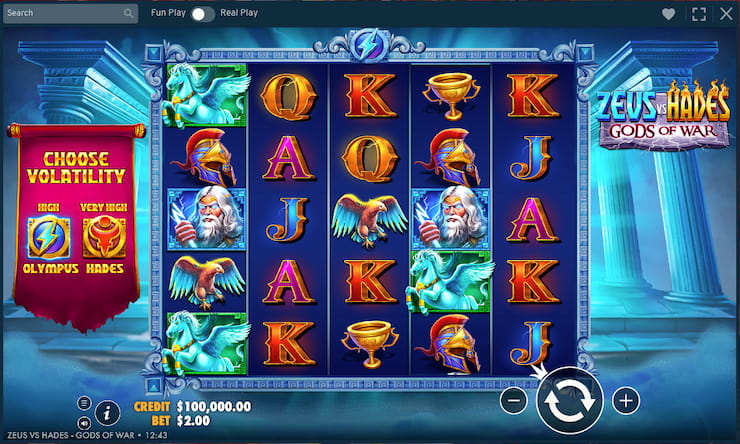
Task: Enter fullscreen mode
Action: click(698, 14)
